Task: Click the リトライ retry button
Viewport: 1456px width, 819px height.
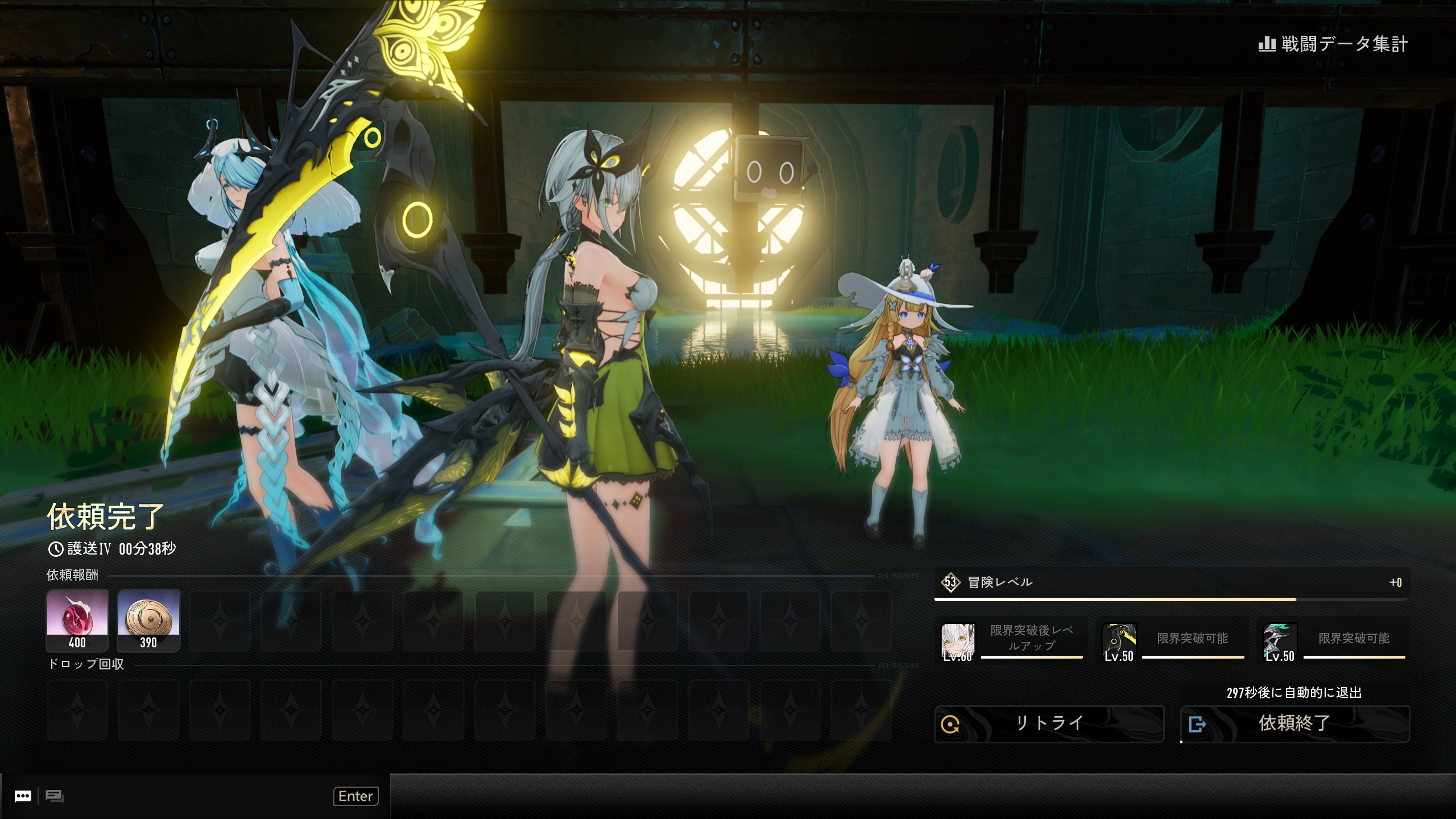Action: pos(1049,724)
